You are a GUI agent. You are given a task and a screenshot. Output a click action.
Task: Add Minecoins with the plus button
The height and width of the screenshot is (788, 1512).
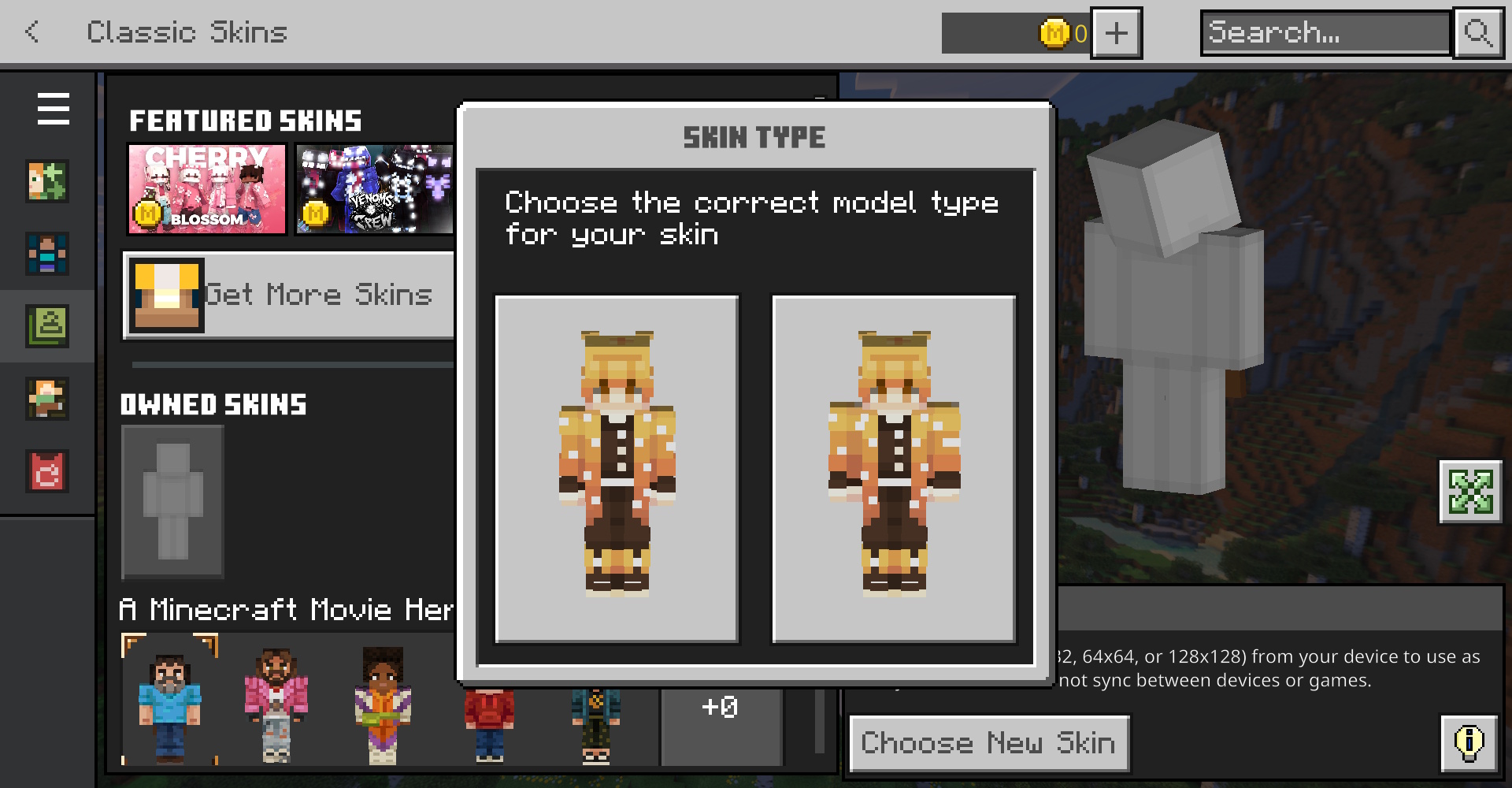[x=1116, y=32]
